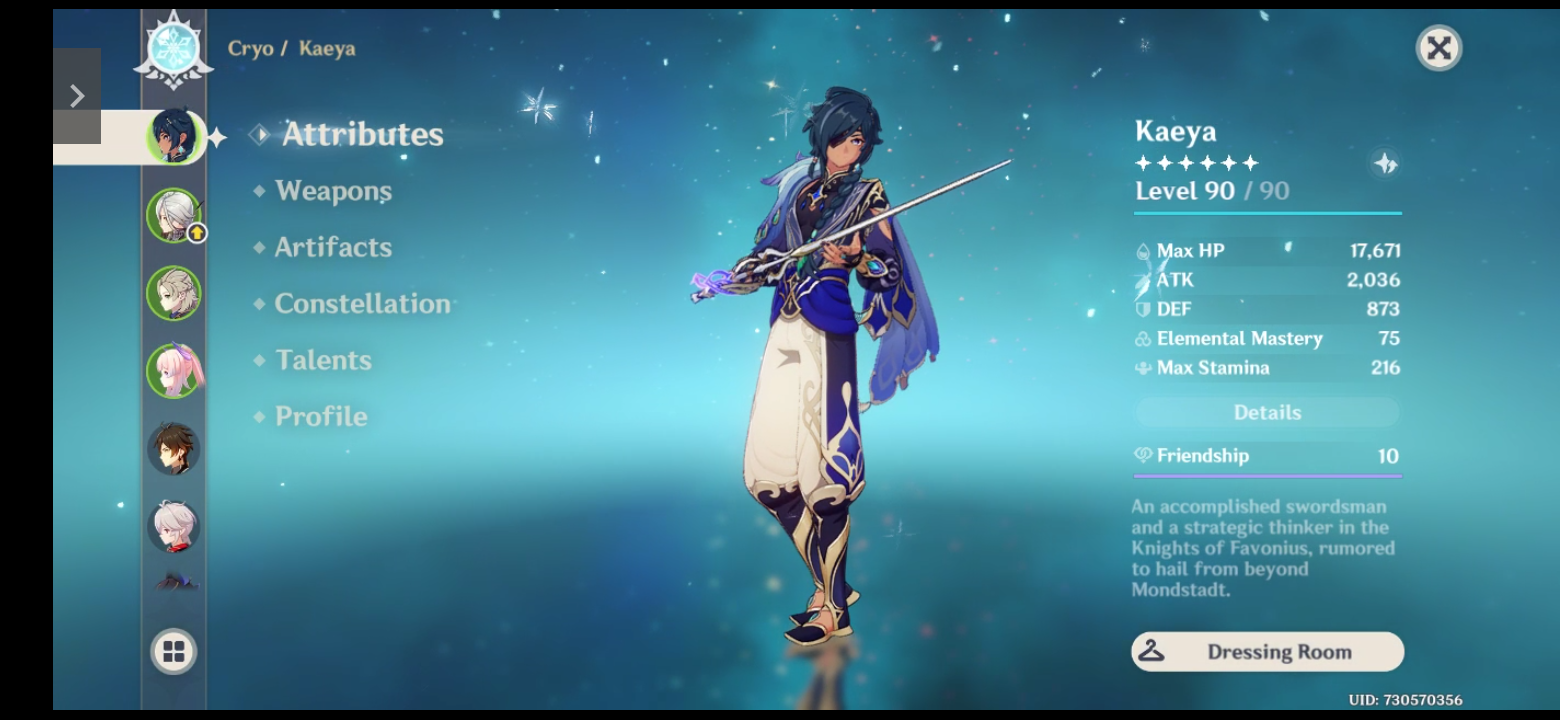This screenshot has width=1560, height=720.
Task: Open the glowing sparkle icon beside the star rating
Action: click(1386, 163)
